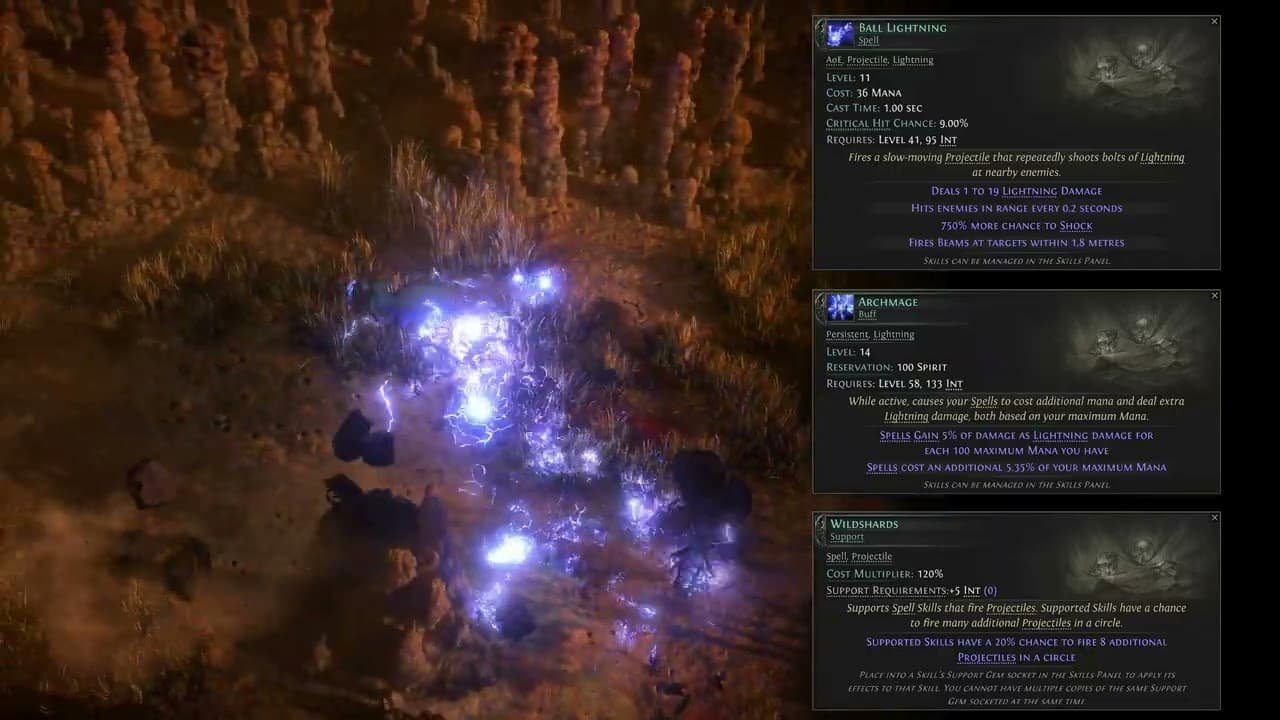
Task: Click the Archmage gem icon
Action: (x=838, y=307)
